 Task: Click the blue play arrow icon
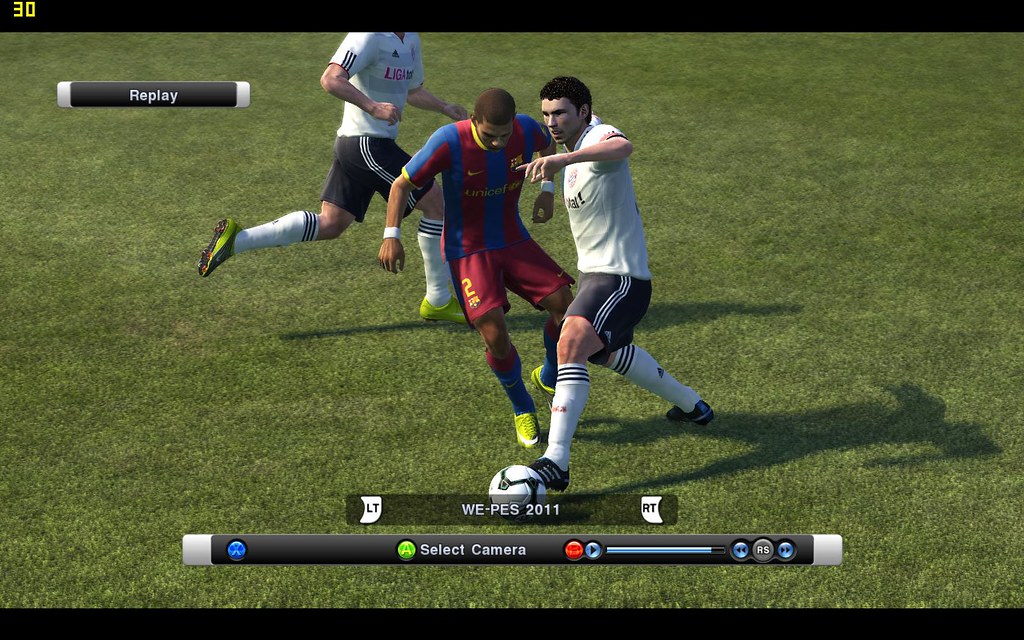pos(593,549)
